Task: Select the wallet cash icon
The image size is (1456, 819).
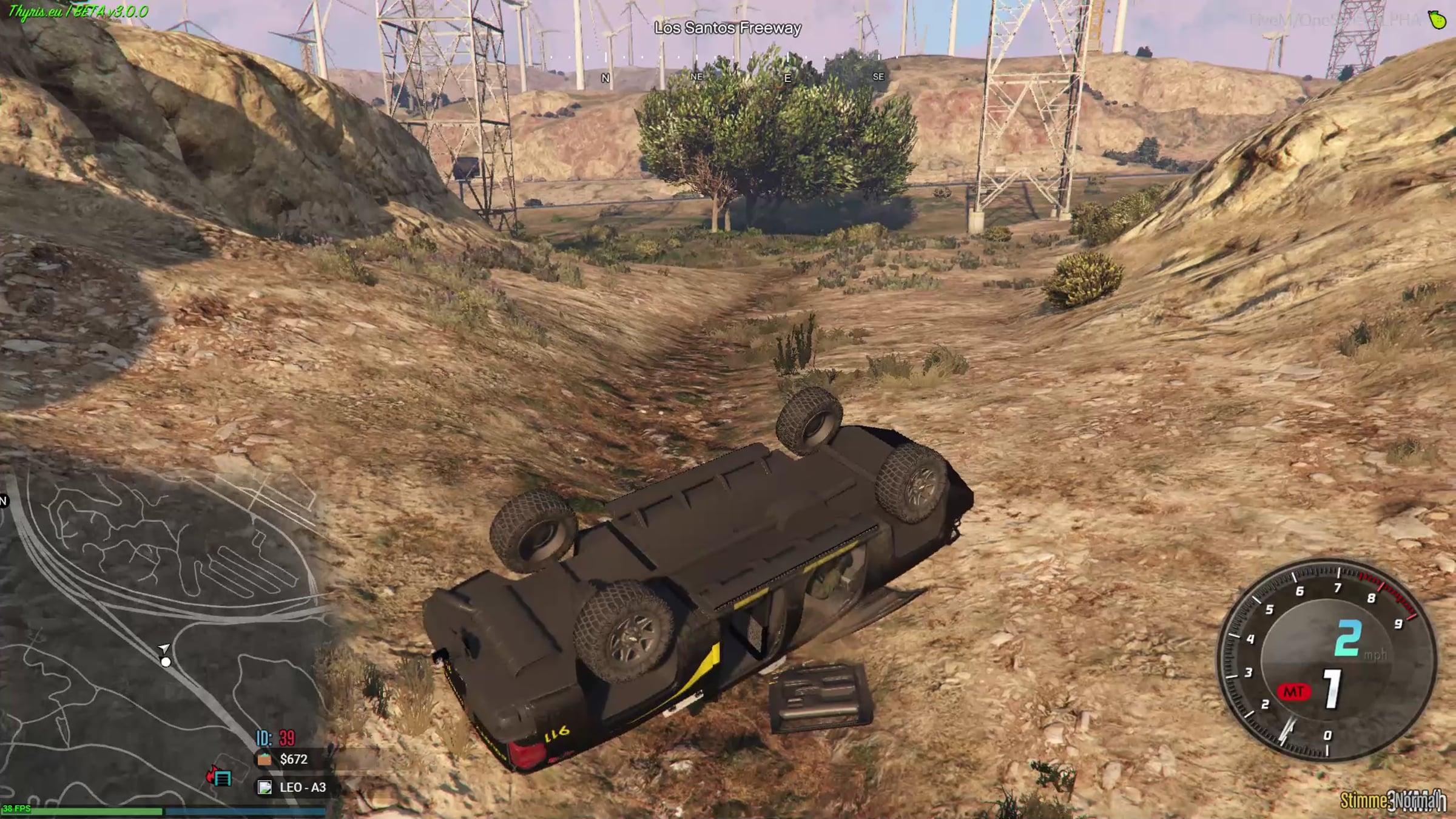Action: (x=265, y=759)
